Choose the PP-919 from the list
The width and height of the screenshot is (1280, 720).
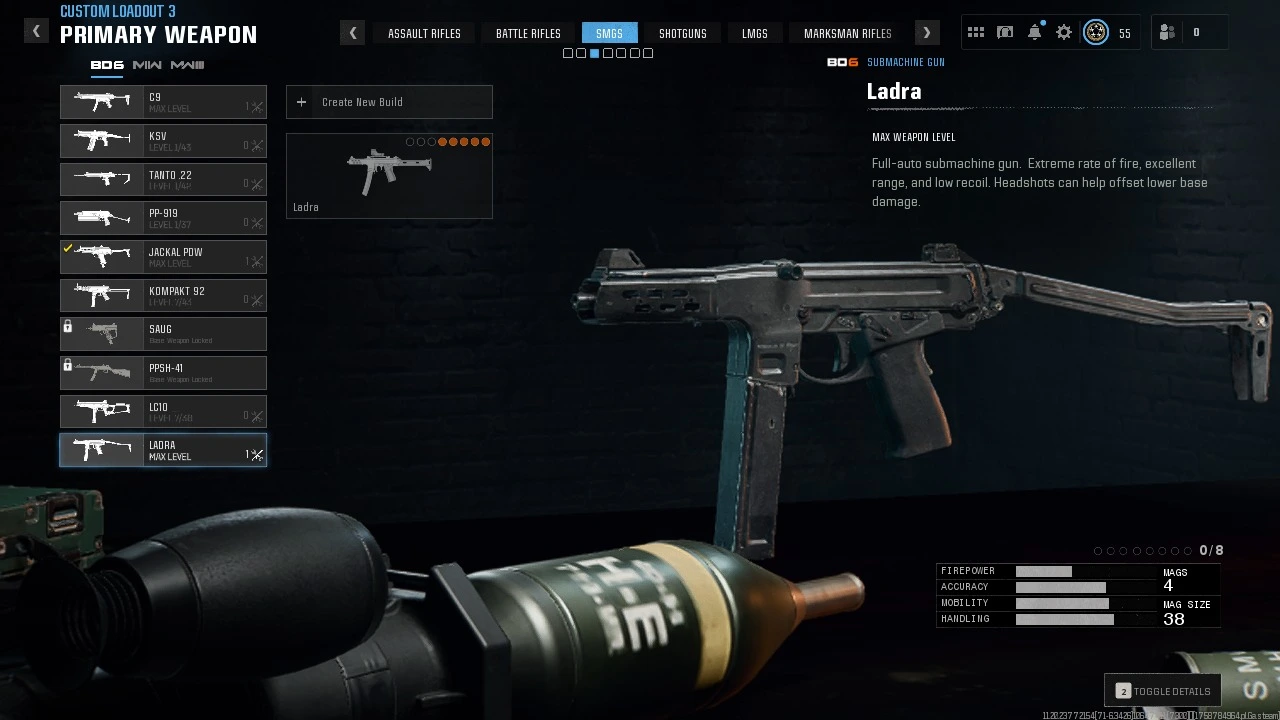(x=163, y=218)
